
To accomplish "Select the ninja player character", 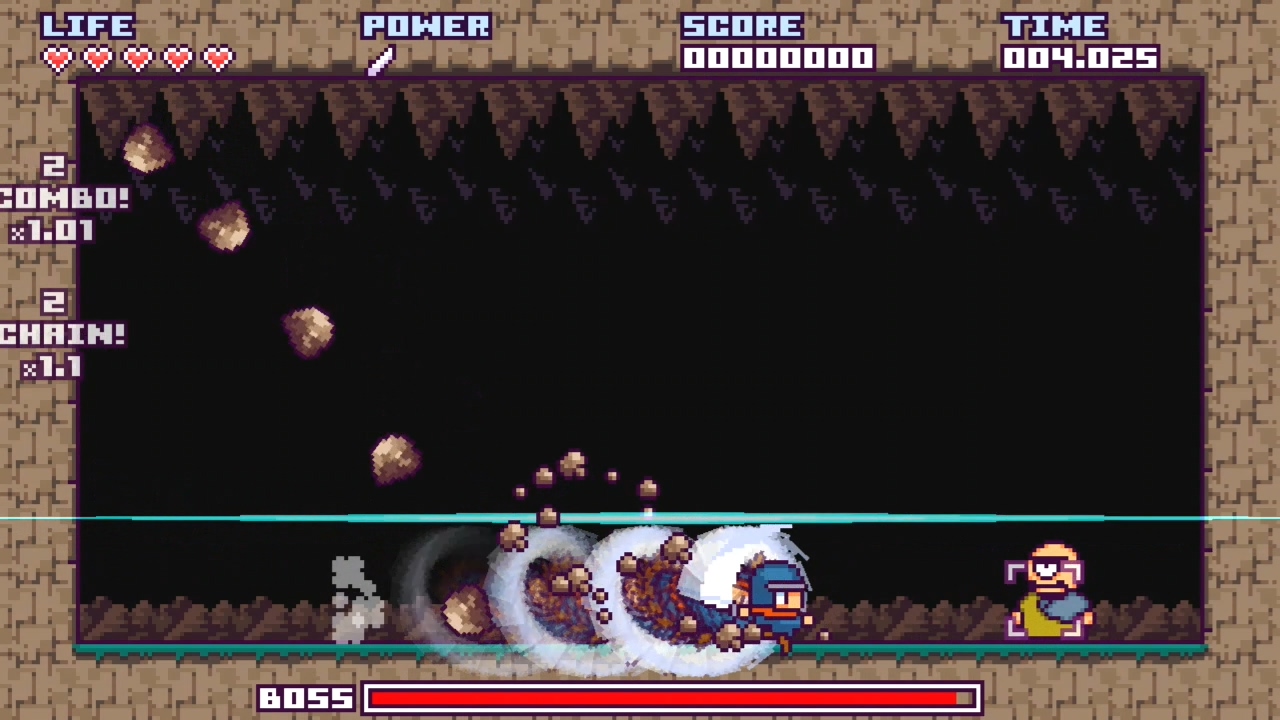I will point(775,600).
